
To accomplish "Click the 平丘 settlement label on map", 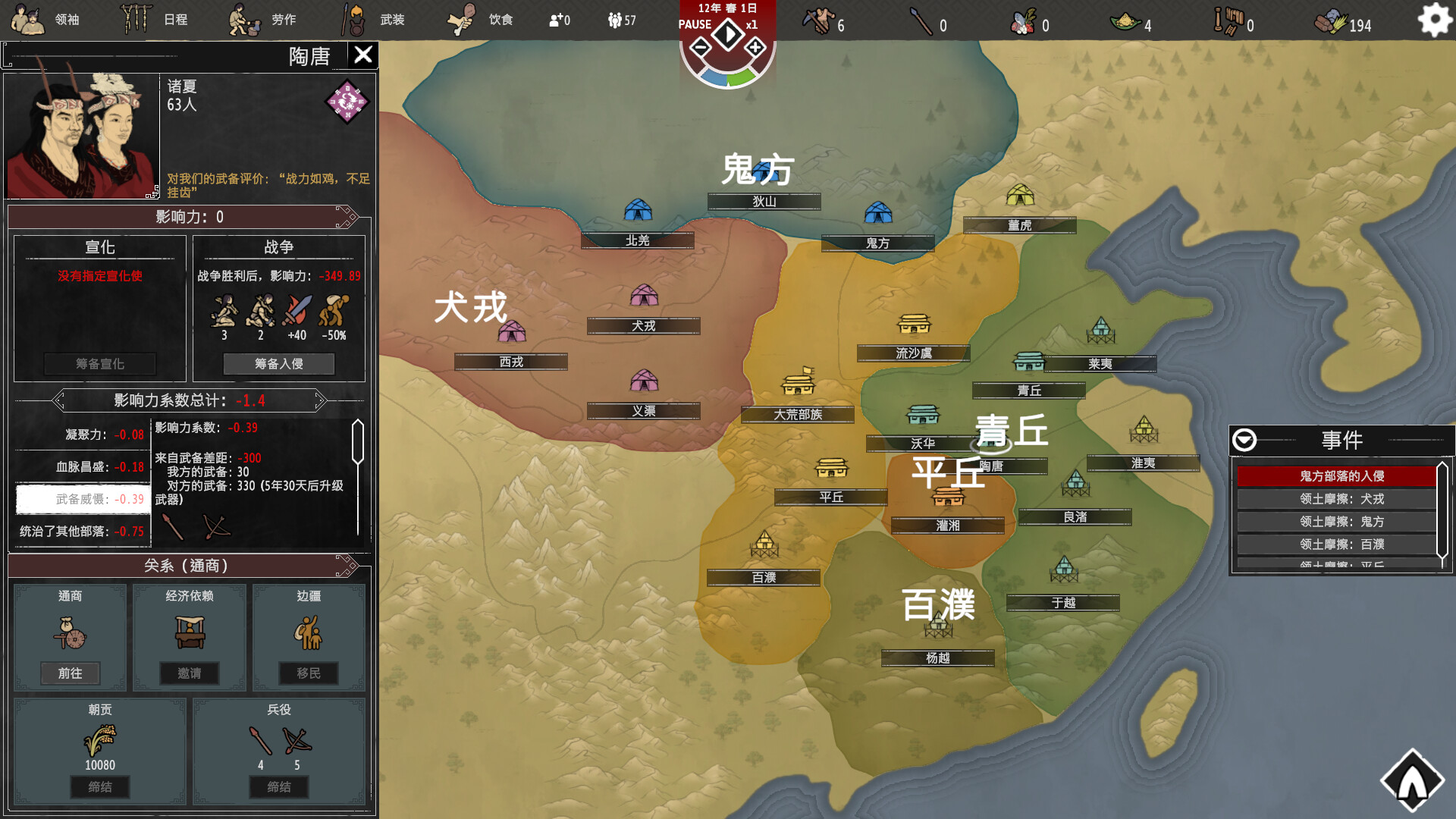I will click(830, 496).
